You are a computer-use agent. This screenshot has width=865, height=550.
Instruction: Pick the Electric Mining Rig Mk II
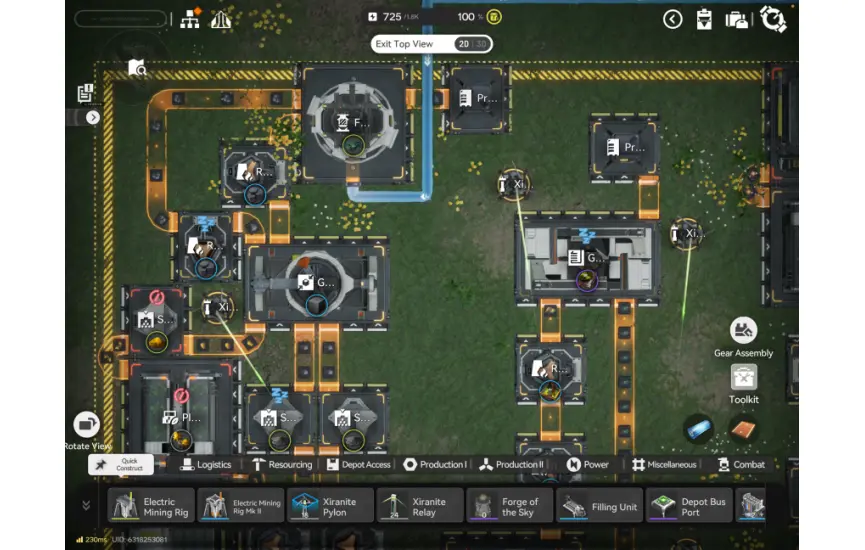240,507
